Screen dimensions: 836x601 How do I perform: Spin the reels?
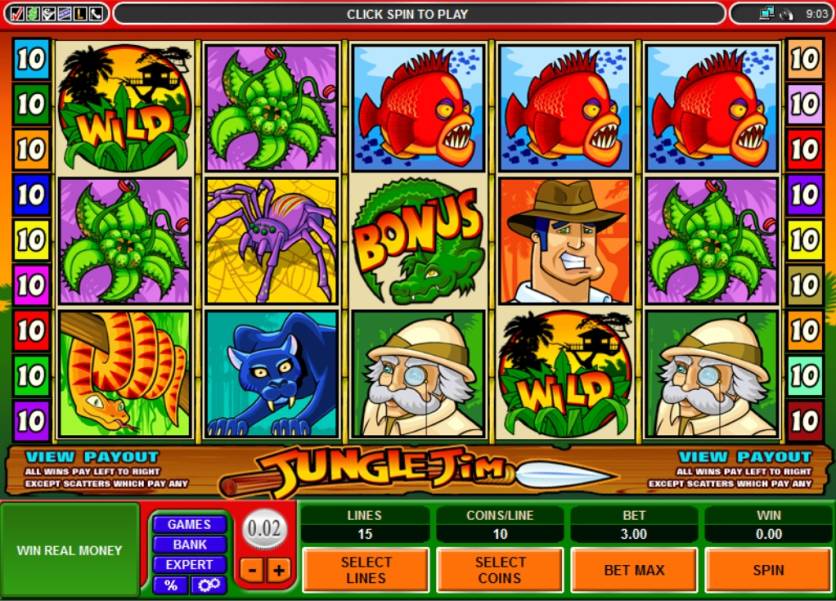tap(767, 570)
